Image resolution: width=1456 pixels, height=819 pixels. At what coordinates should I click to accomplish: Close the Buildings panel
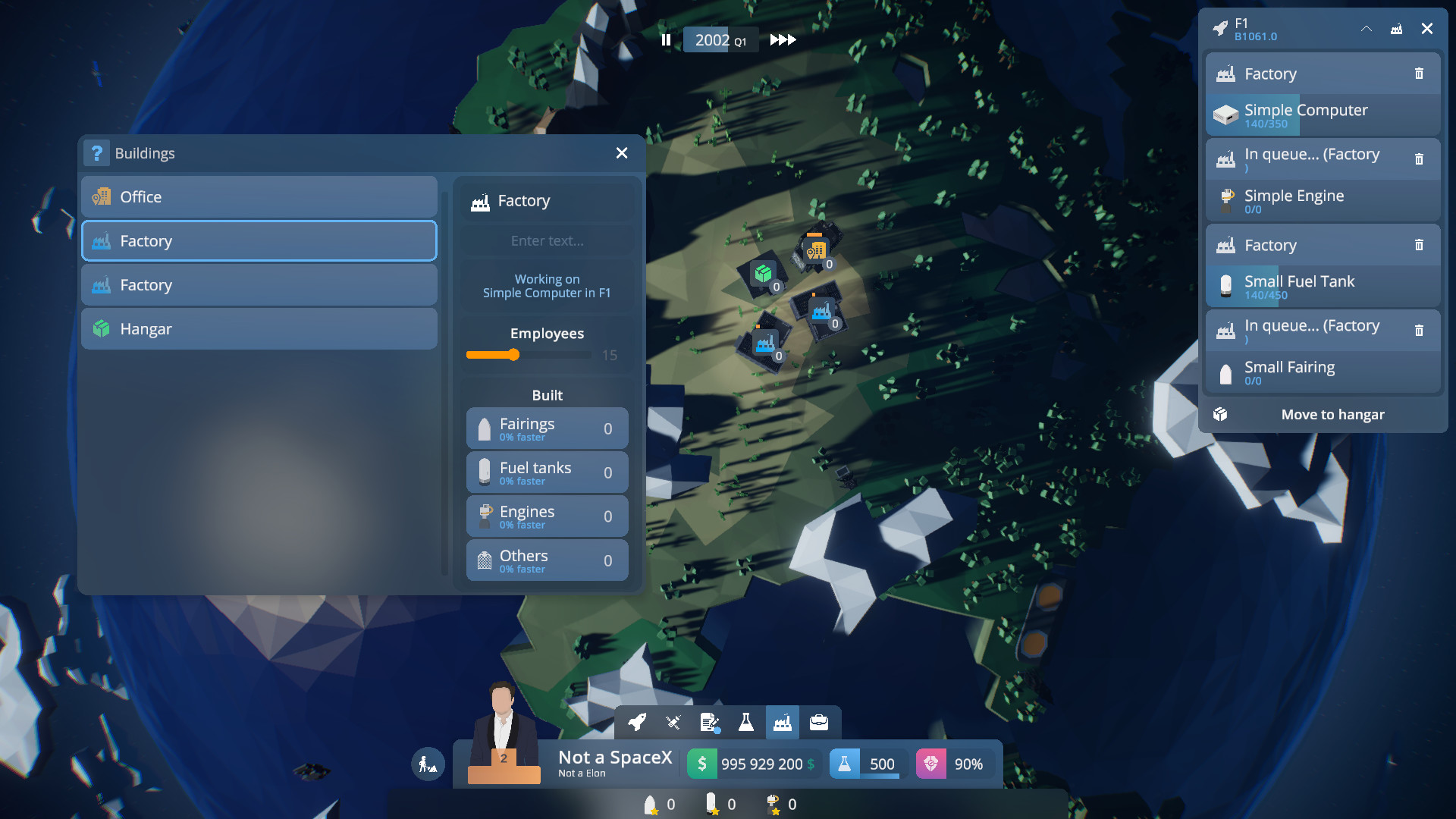[622, 153]
